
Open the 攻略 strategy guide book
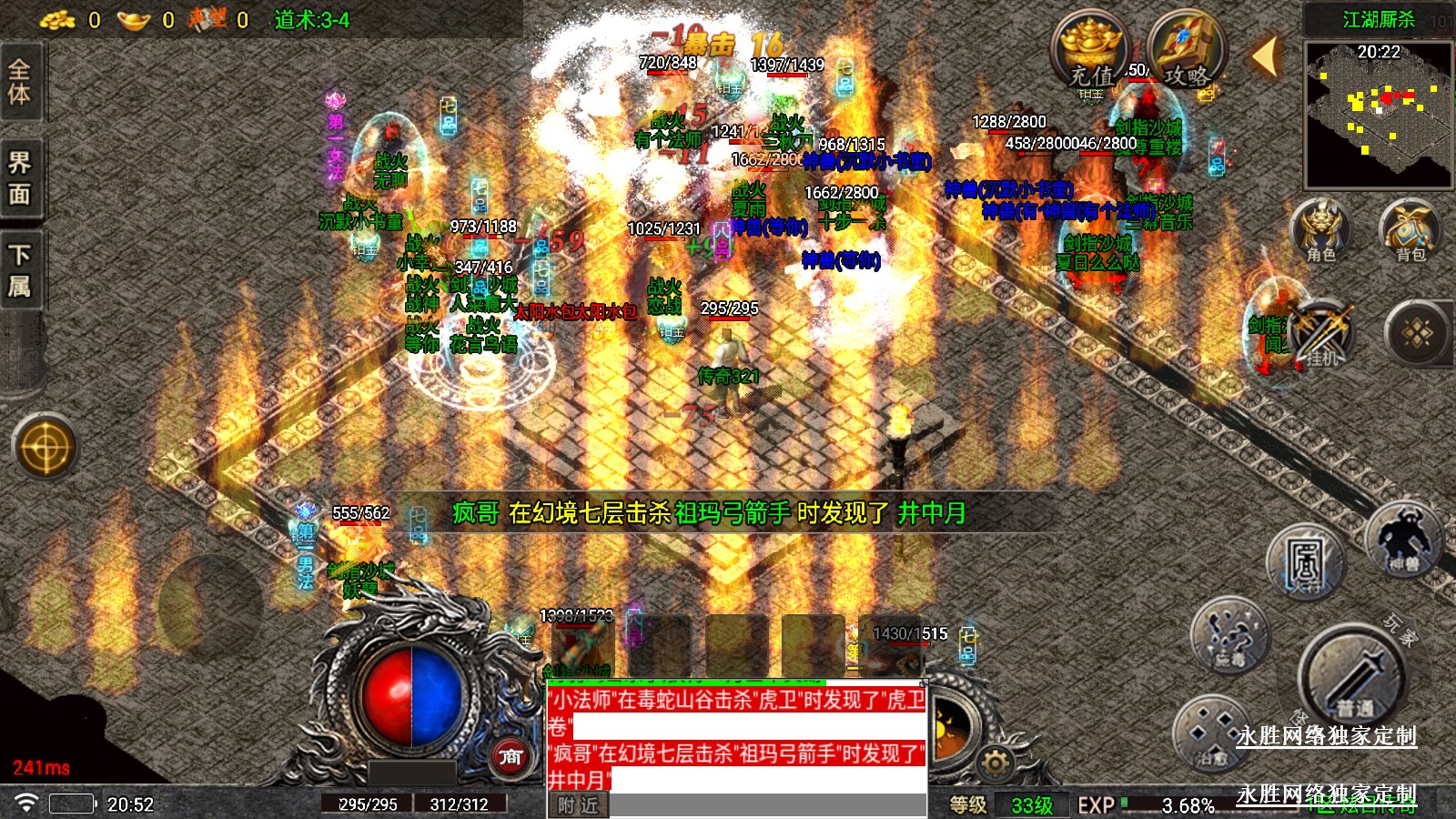(1188, 51)
